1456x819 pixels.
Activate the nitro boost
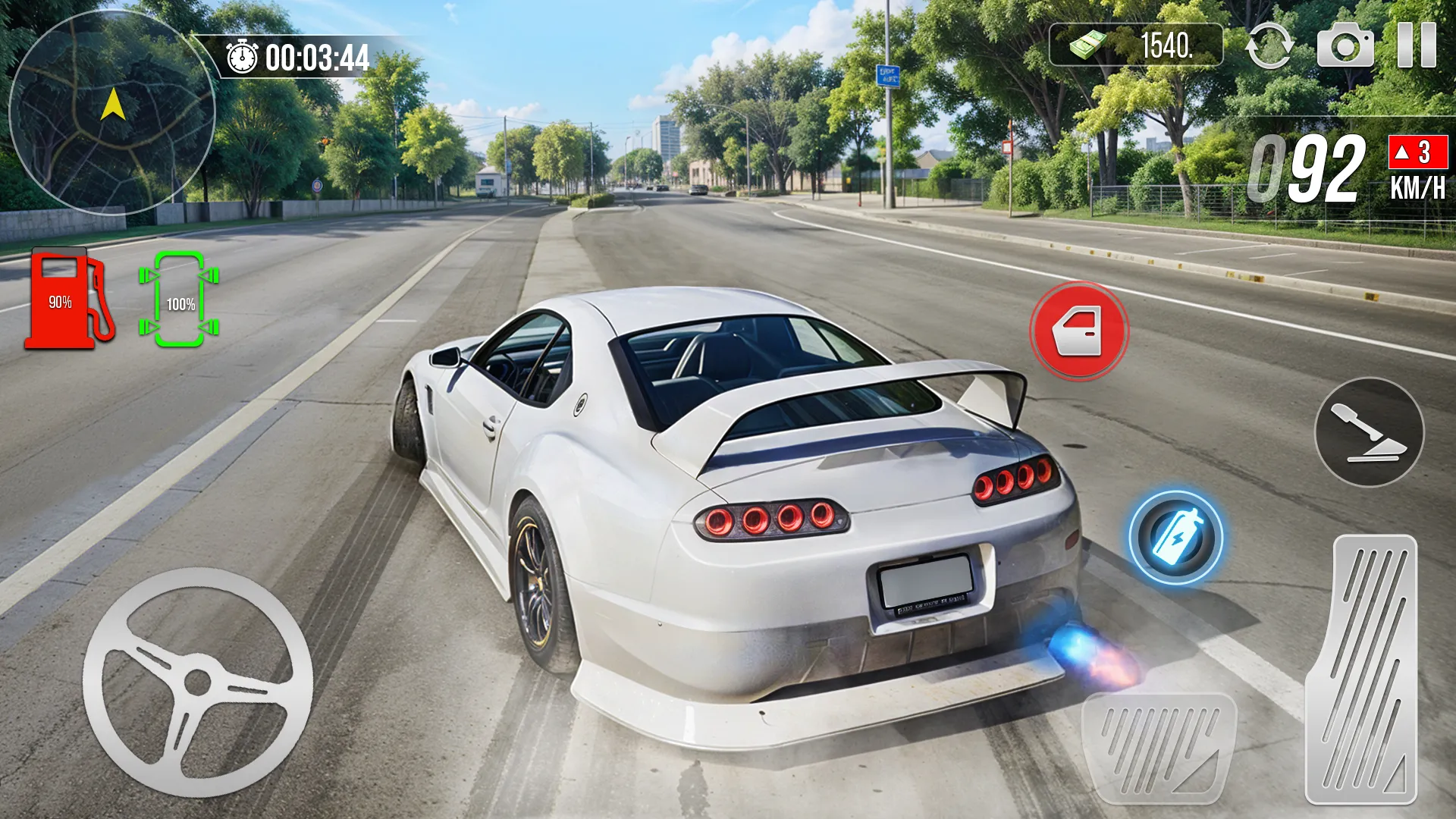(1177, 538)
